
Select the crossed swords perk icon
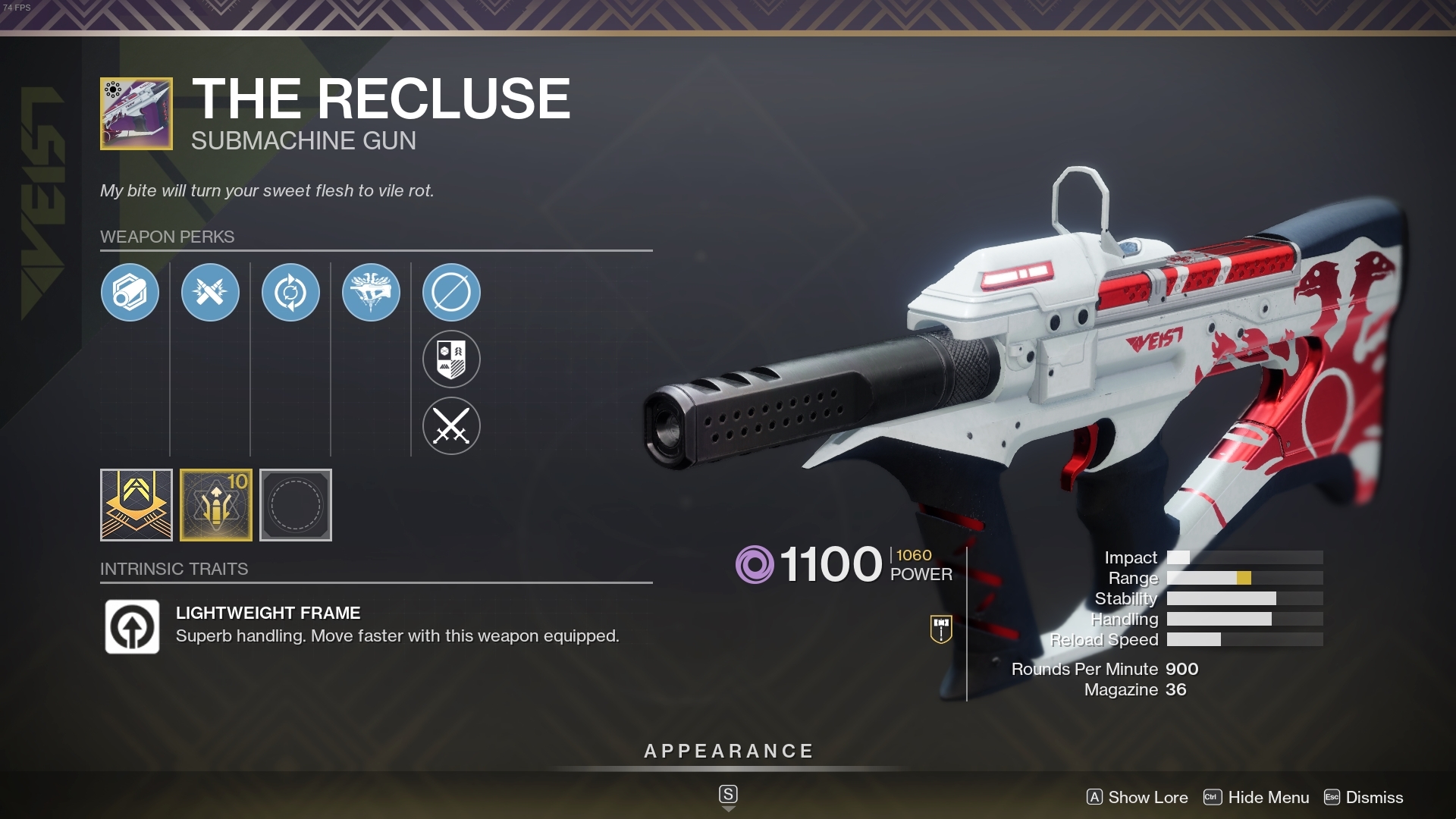pyautogui.click(x=451, y=425)
